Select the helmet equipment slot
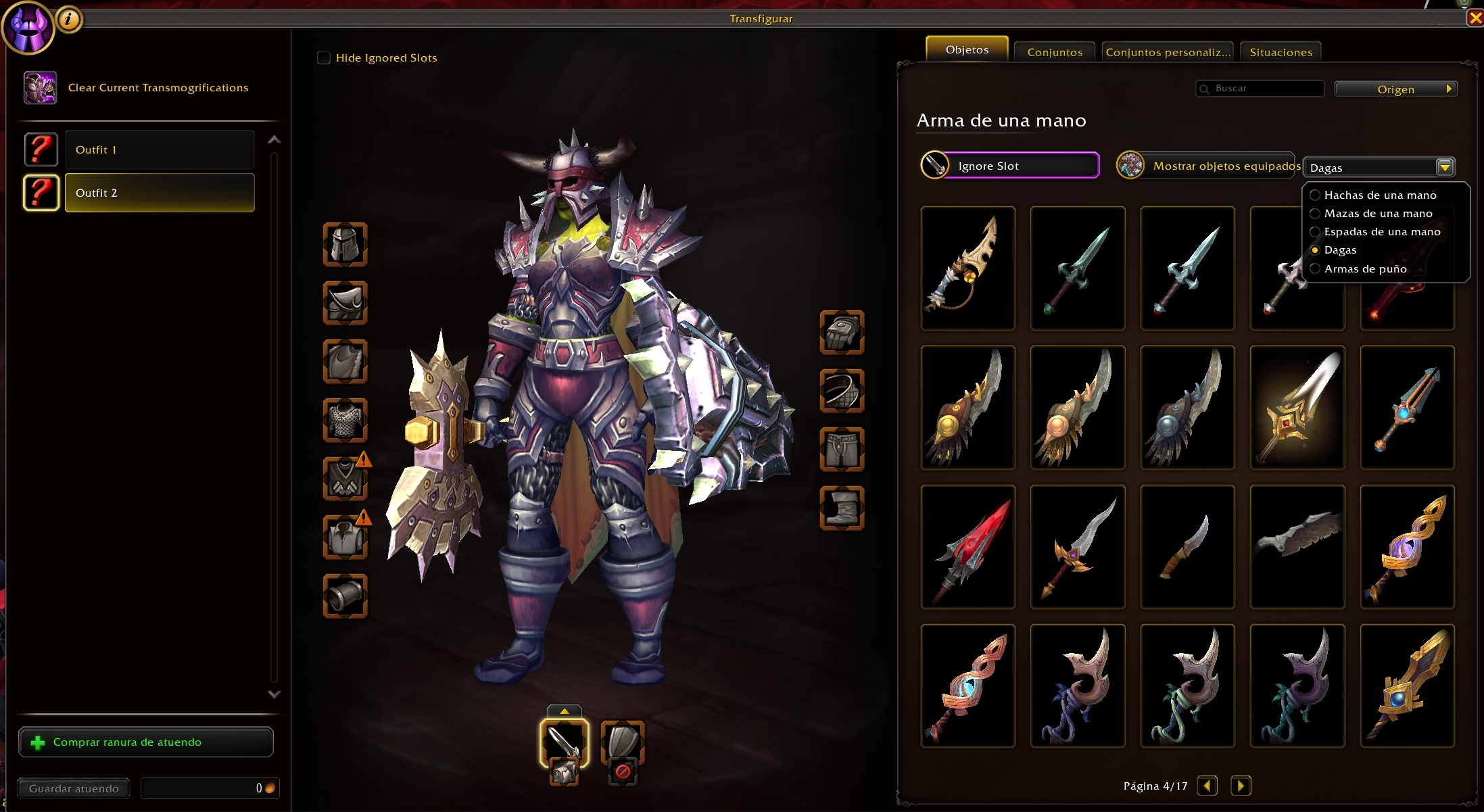The height and width of the screenshot is (812, 1484). tap(345, 244)
